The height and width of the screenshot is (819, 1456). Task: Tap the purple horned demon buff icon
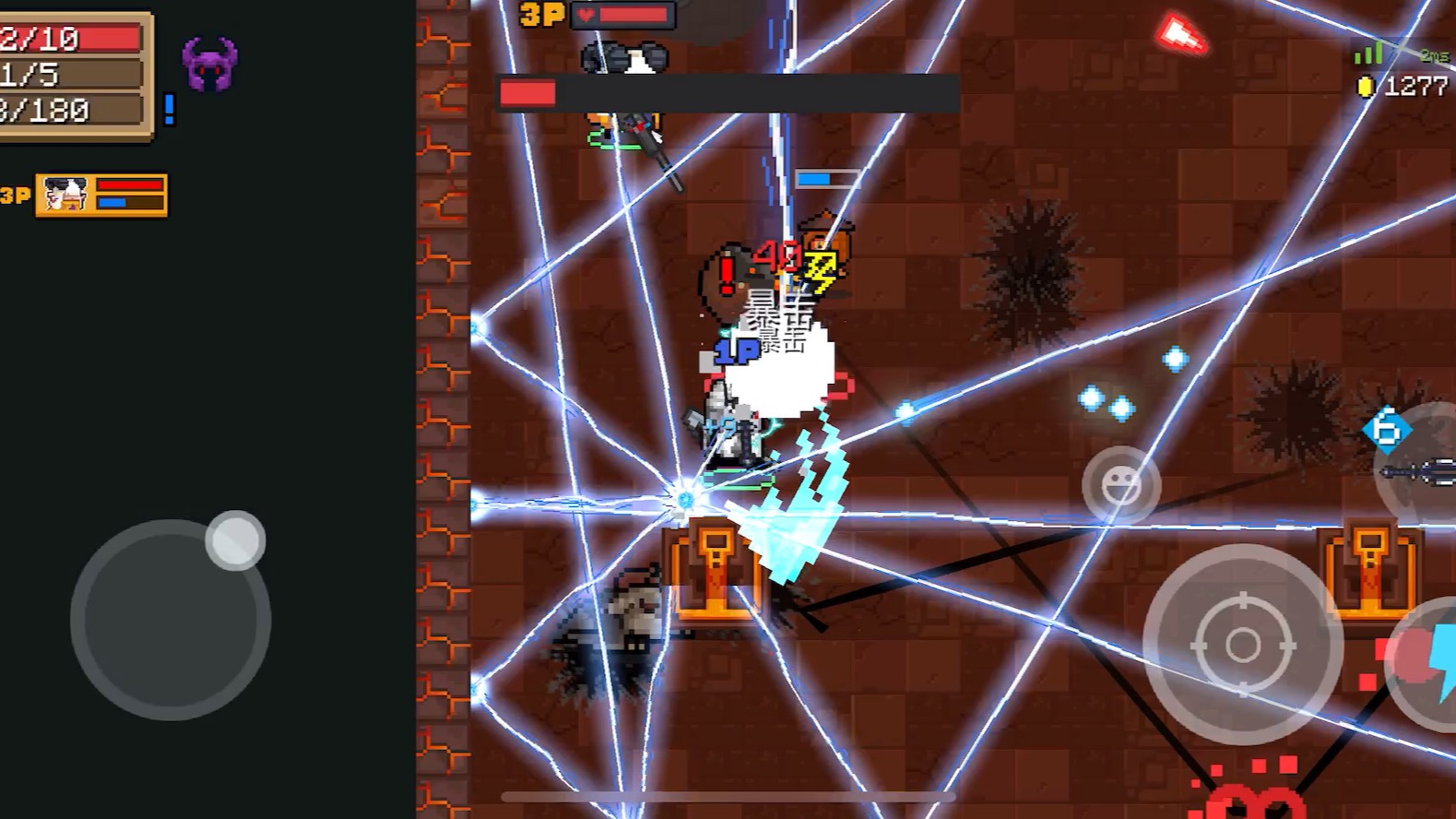pyautogui.click(x=210, y=65)
